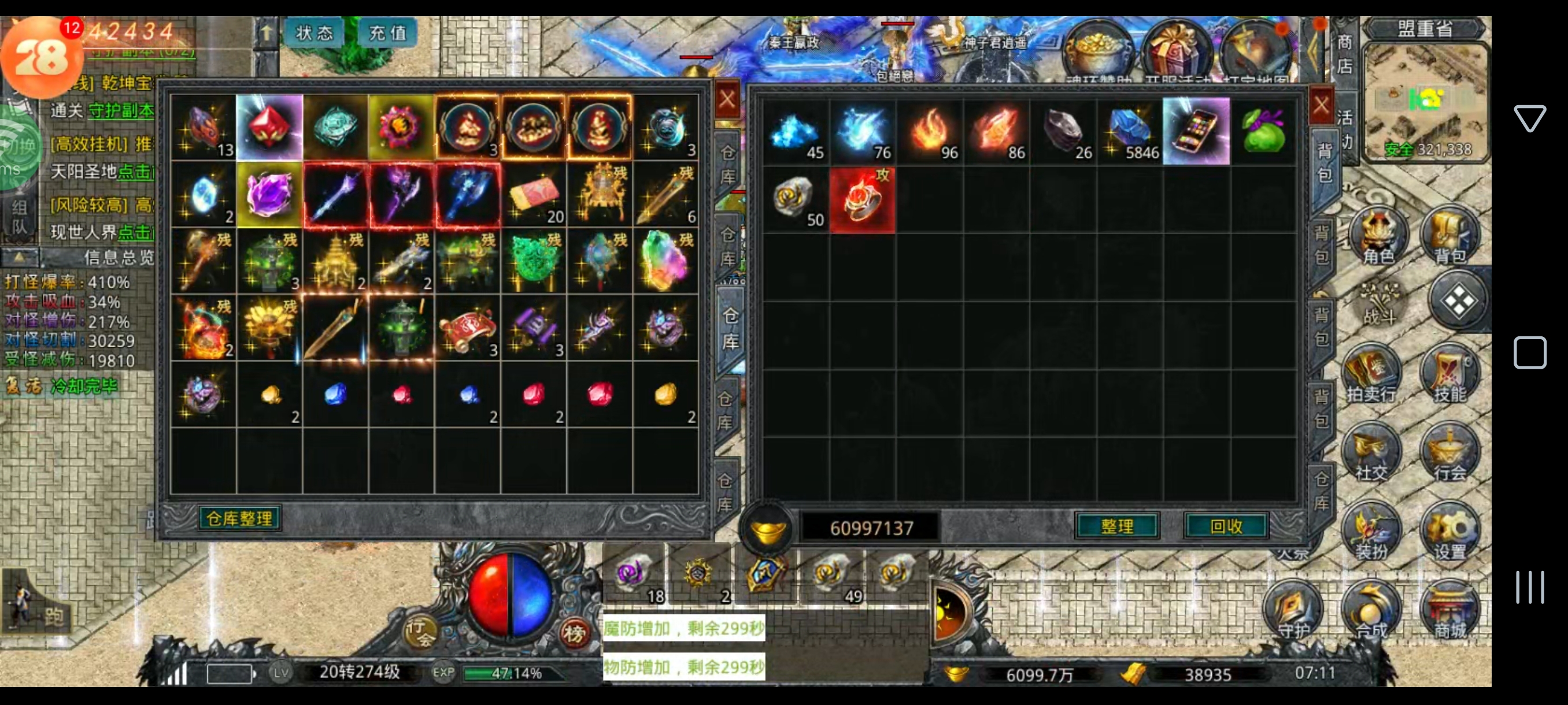1568x705 pixels.
Task: Tap the Android home button
Action: (x=1530, y=353)
